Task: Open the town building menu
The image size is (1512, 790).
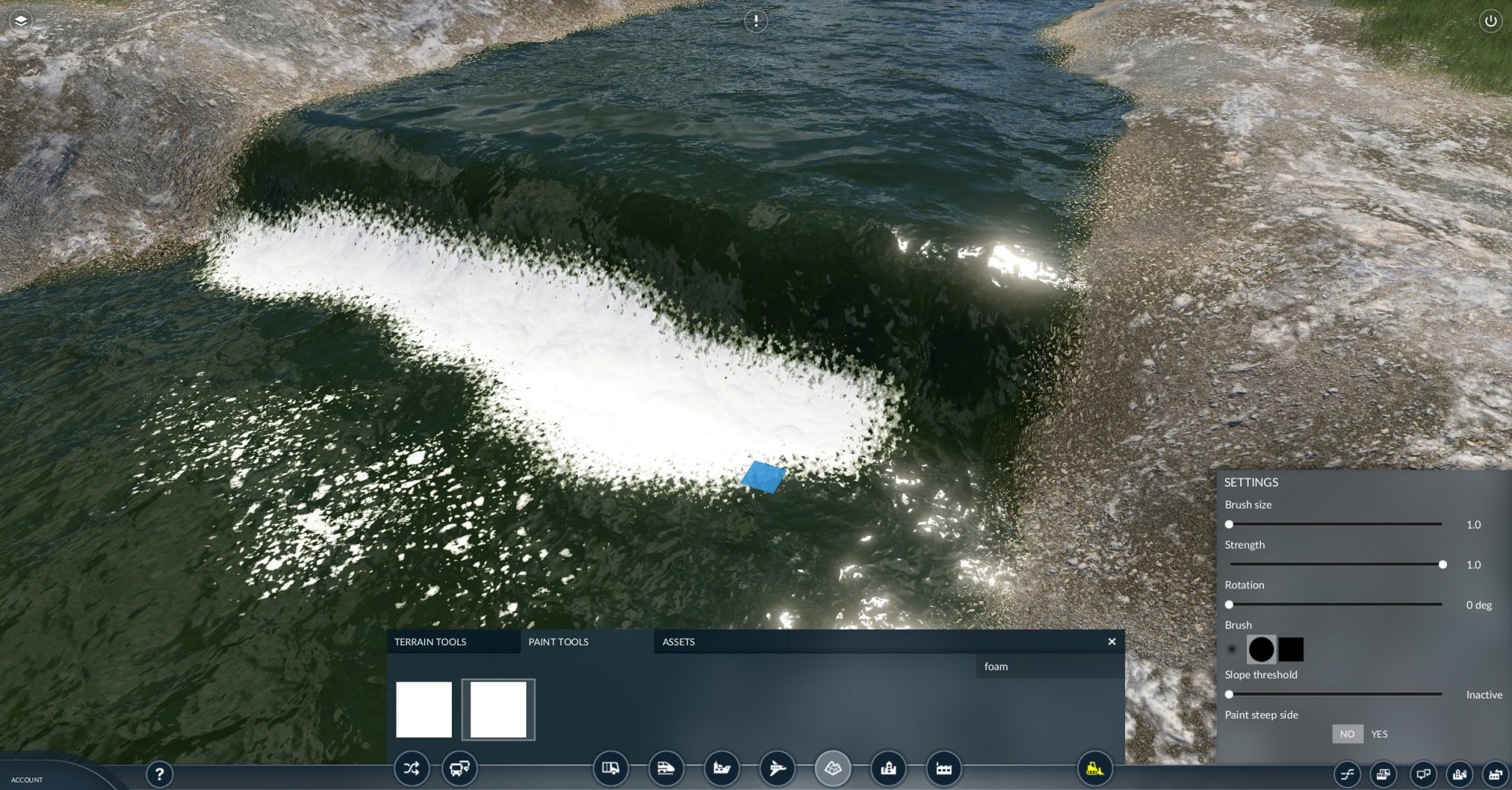Action: click(x=887, y=769)
